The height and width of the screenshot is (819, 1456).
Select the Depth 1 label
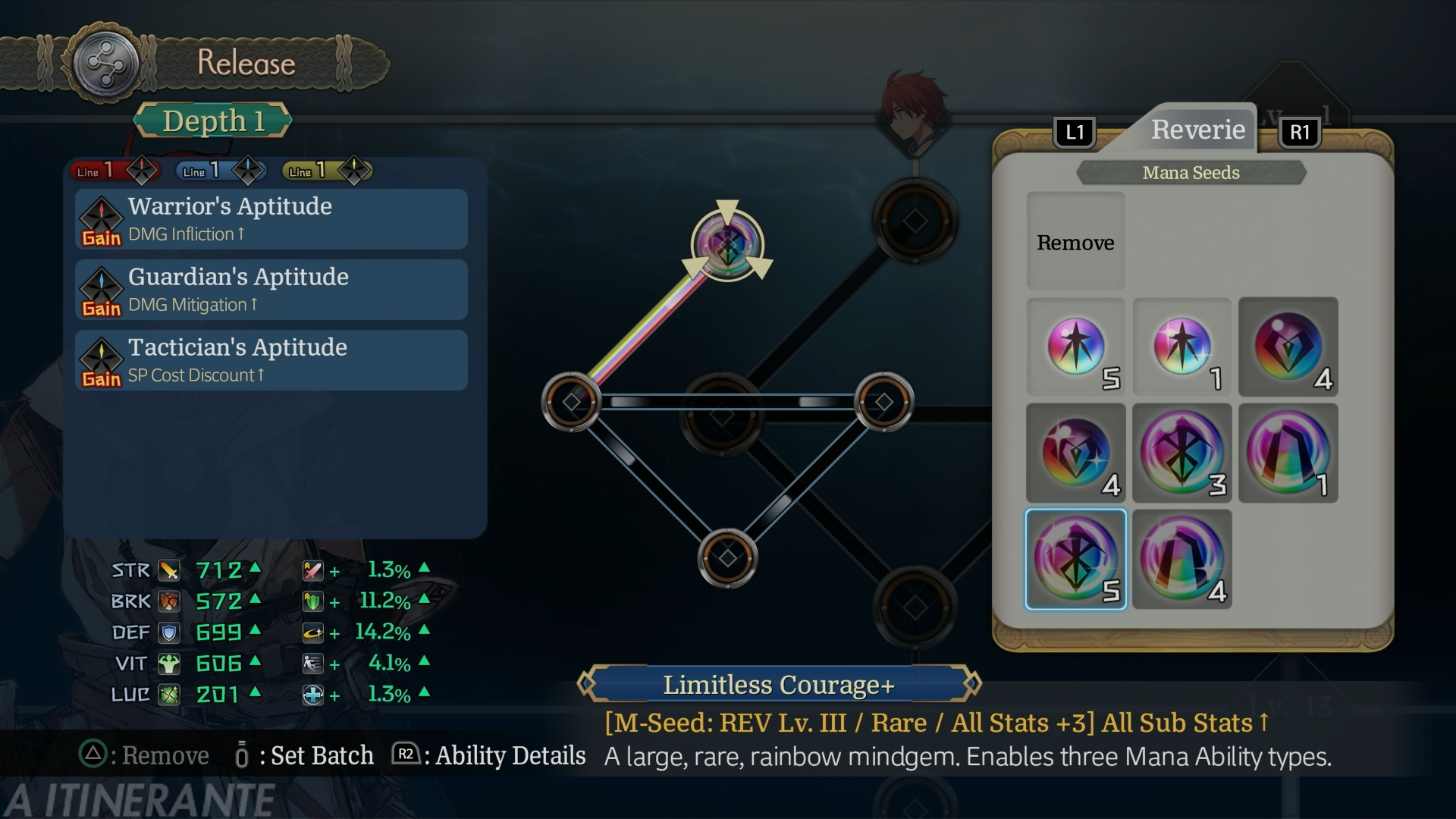click(213, 121)
